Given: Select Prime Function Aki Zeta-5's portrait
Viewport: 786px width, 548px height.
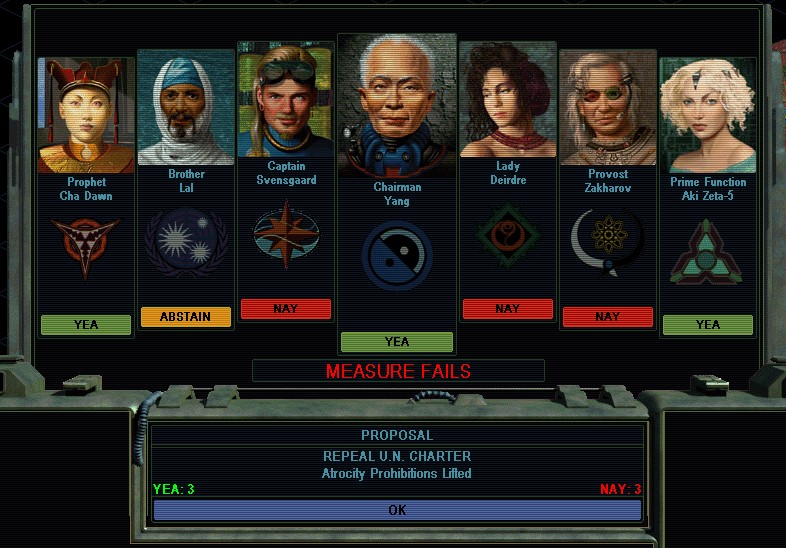Looking at the screenshot, I should click(707, 117).
